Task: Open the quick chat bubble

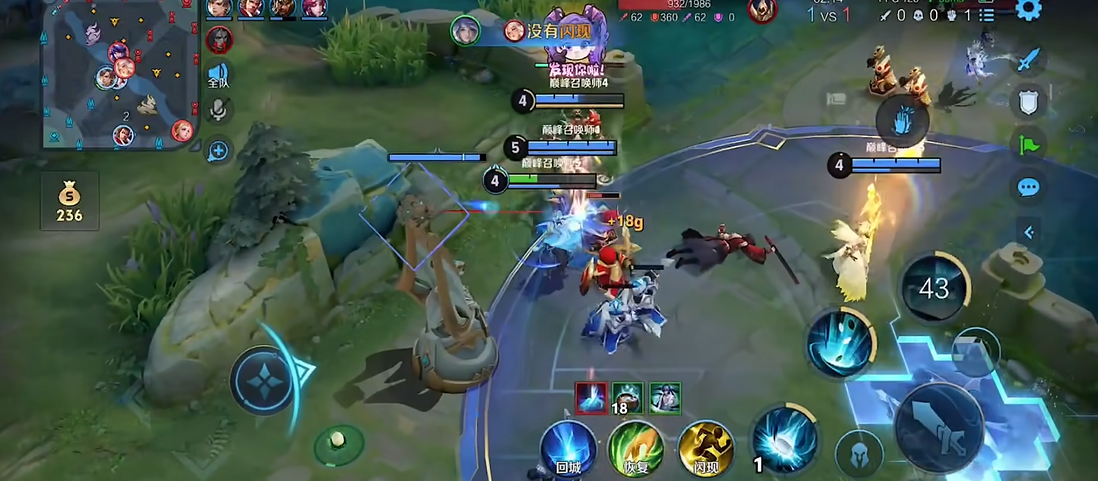Action: [1028, 187]
